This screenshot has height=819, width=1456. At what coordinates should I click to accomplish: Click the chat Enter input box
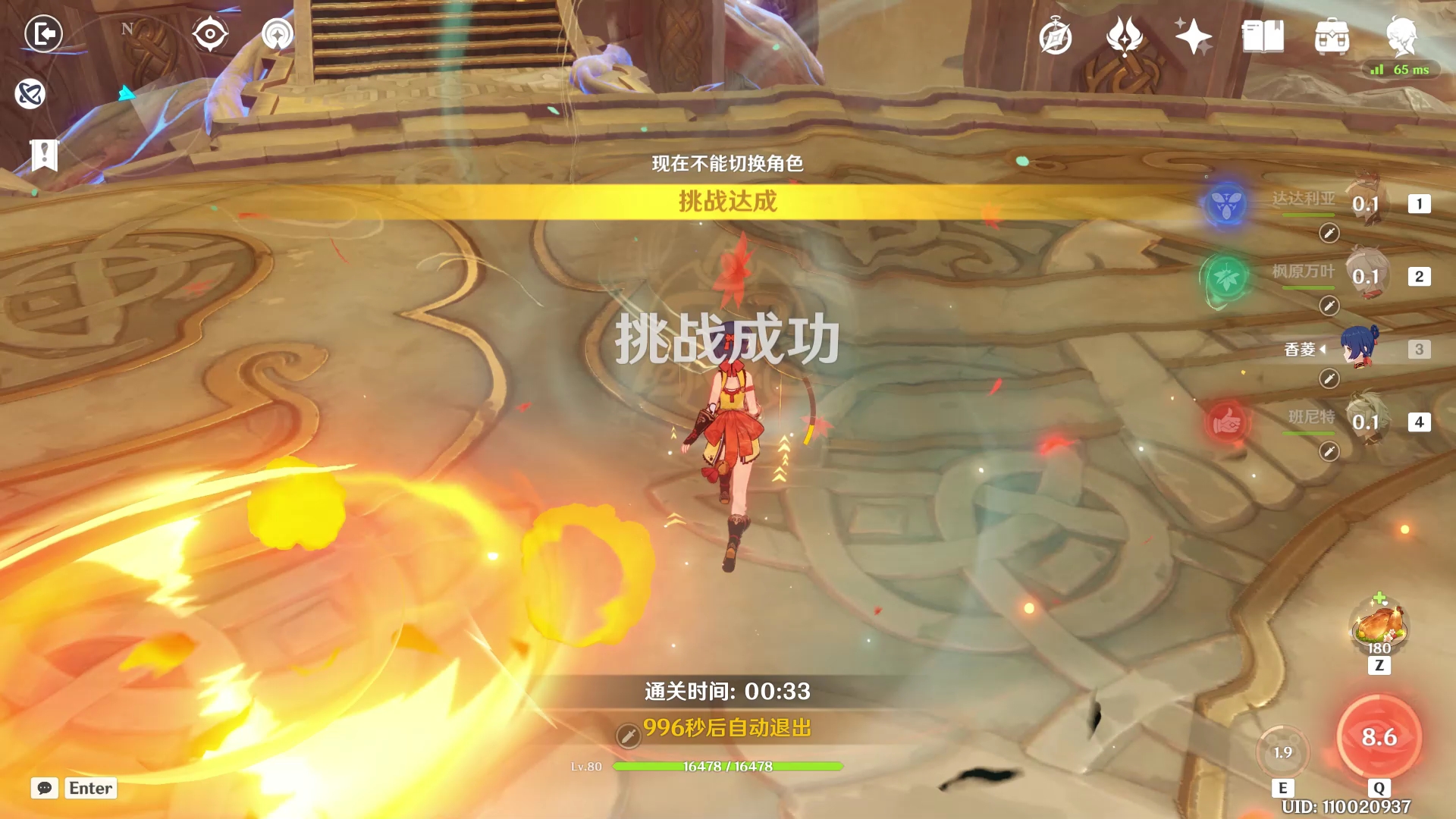coord(89,788)
